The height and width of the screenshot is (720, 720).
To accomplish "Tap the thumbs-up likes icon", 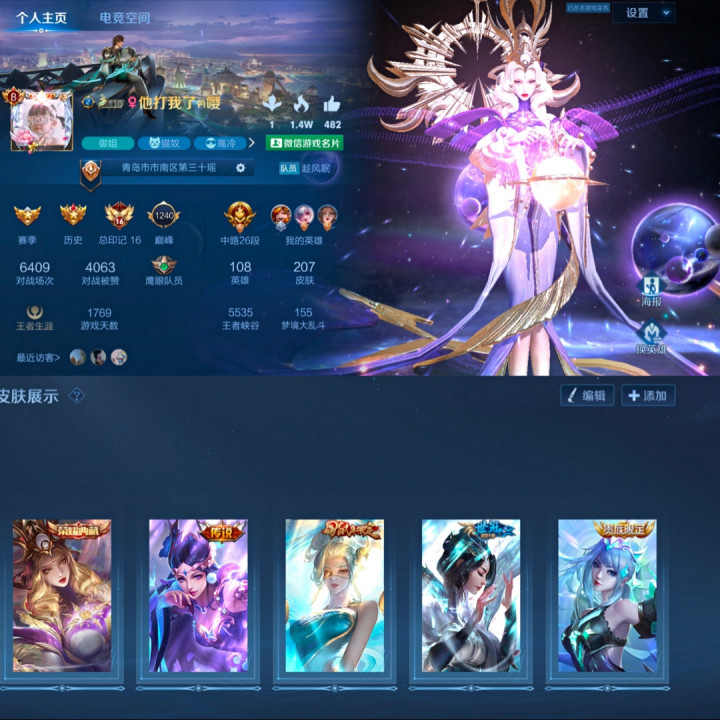I will [x=332, y=105].
